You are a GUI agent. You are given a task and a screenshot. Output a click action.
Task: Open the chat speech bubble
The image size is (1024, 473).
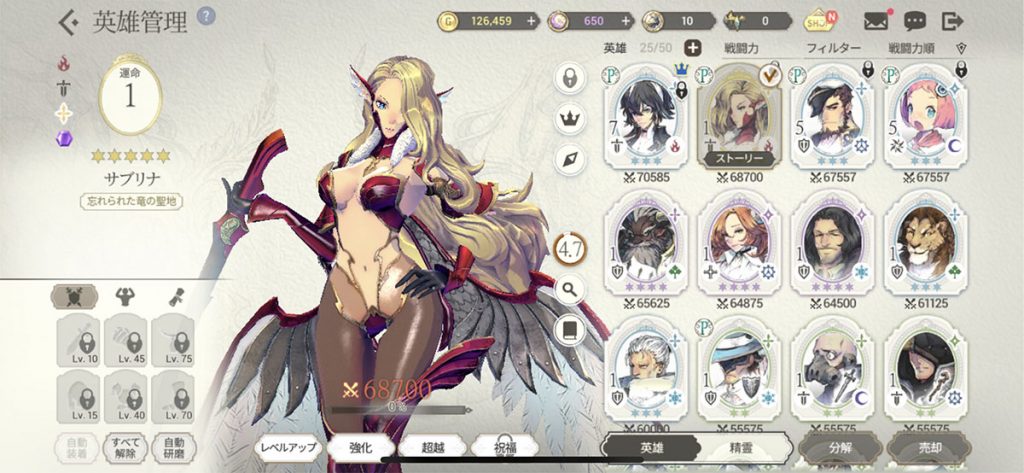click(x=914, y=20)
